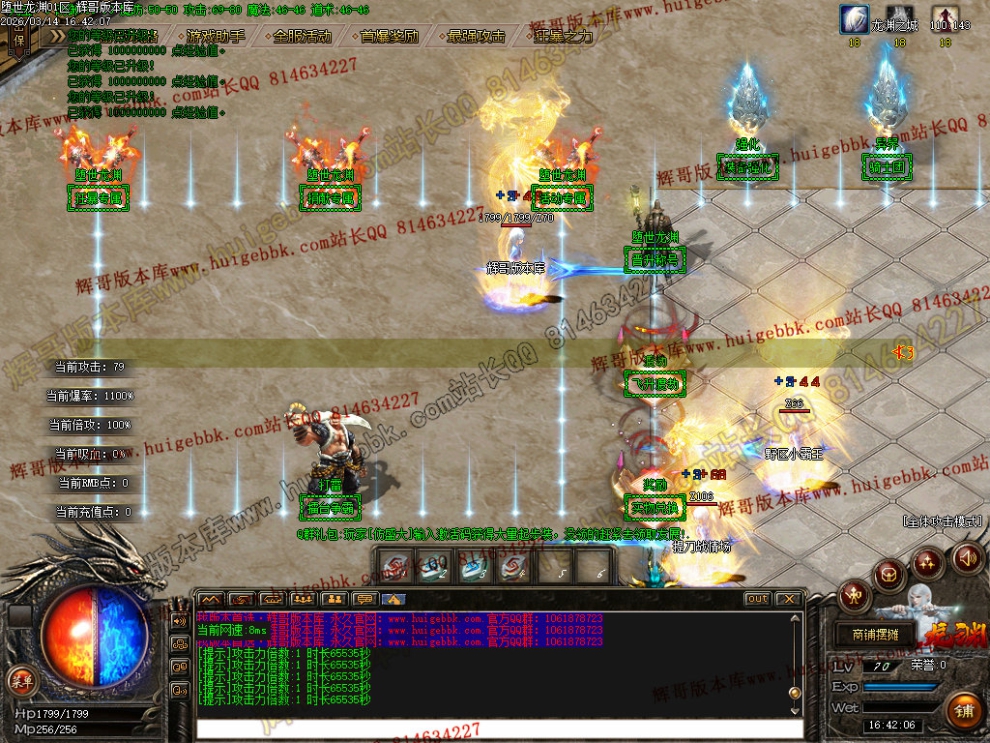This screenshot has width=990, height=743.
Task: Click the chat scrollbar down arrow
Action: click(796, 708)
